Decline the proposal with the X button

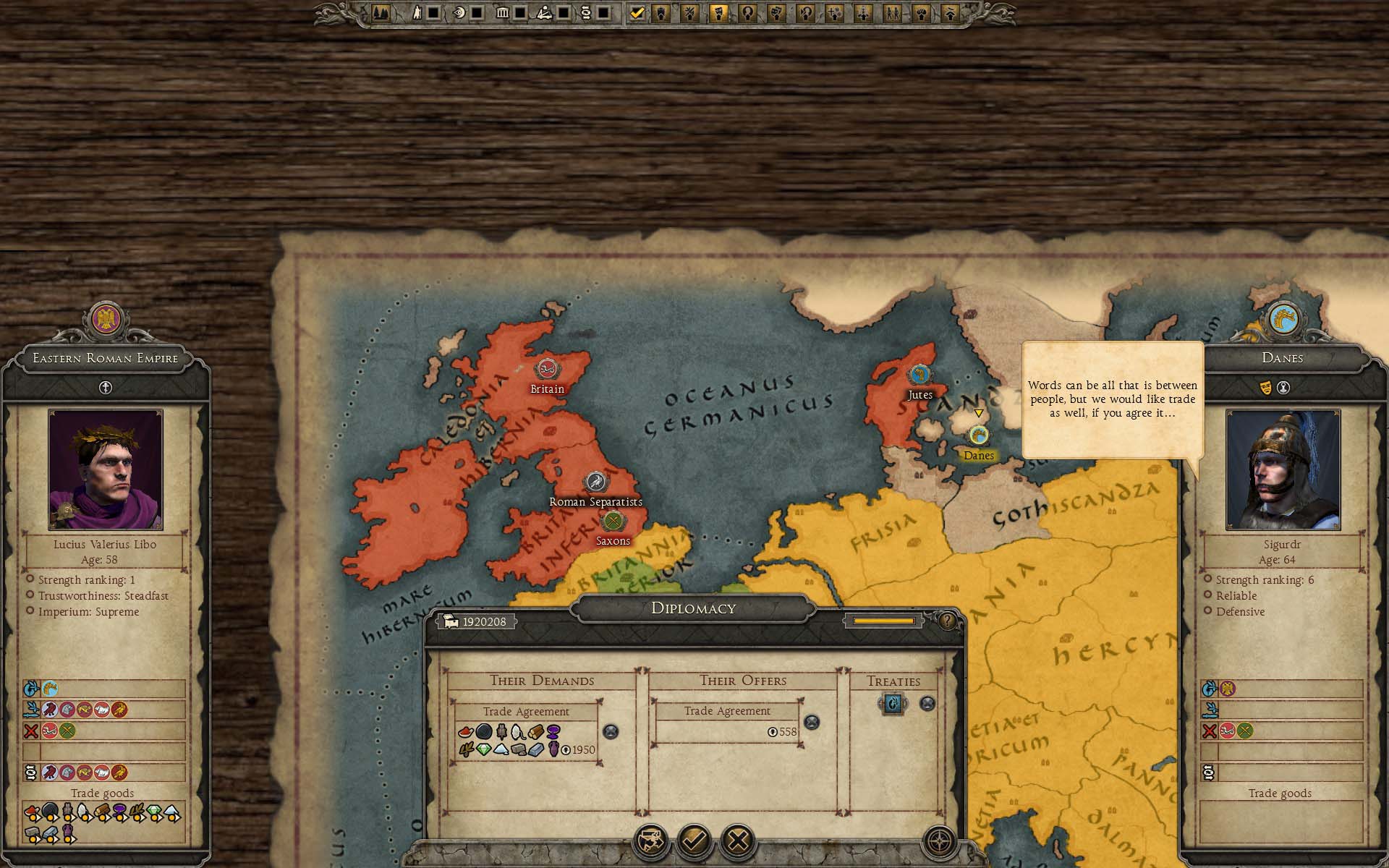(x=738, y=841)
